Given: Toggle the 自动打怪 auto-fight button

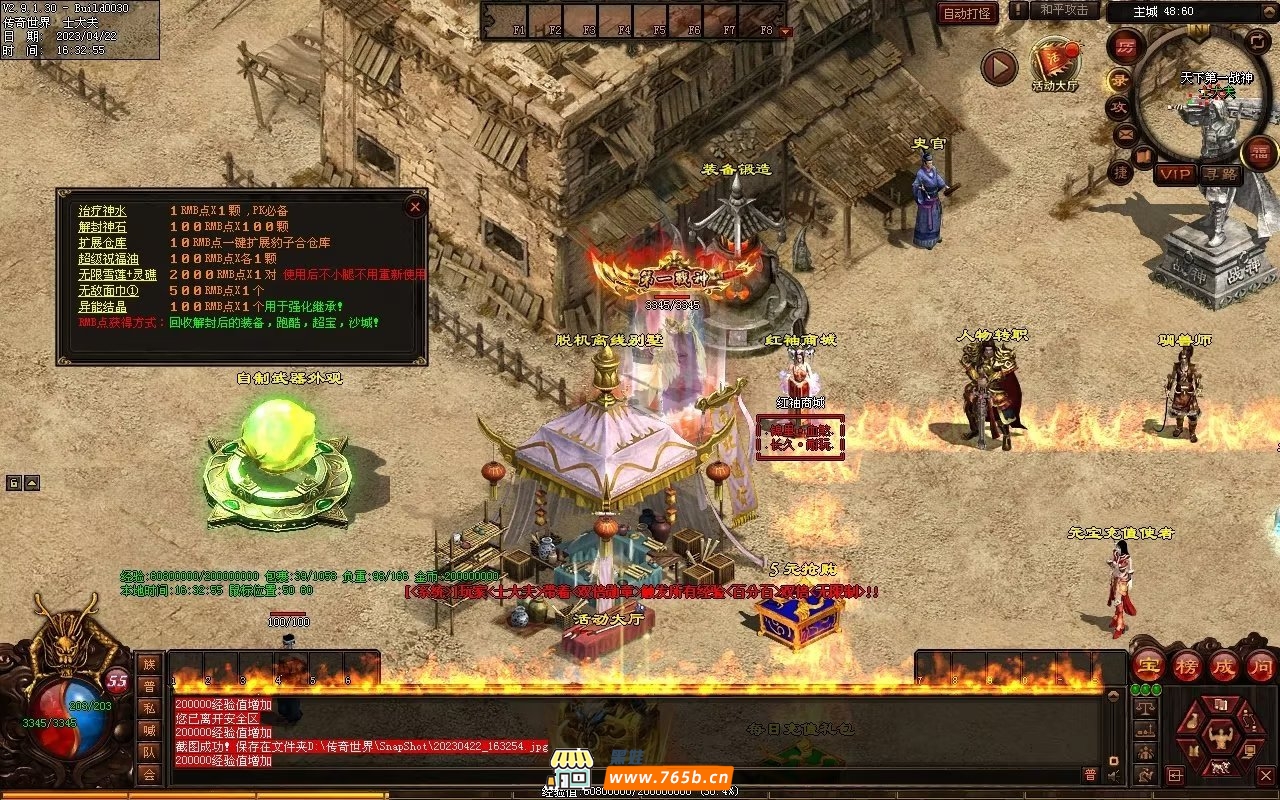Looking at the screenshot, I should (968, 13).
